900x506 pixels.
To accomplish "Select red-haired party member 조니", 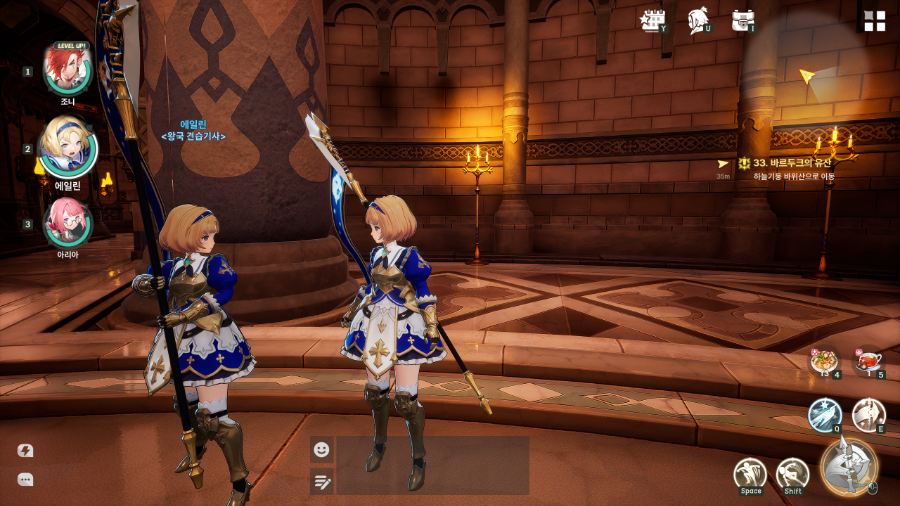I will tap(68, 70).
